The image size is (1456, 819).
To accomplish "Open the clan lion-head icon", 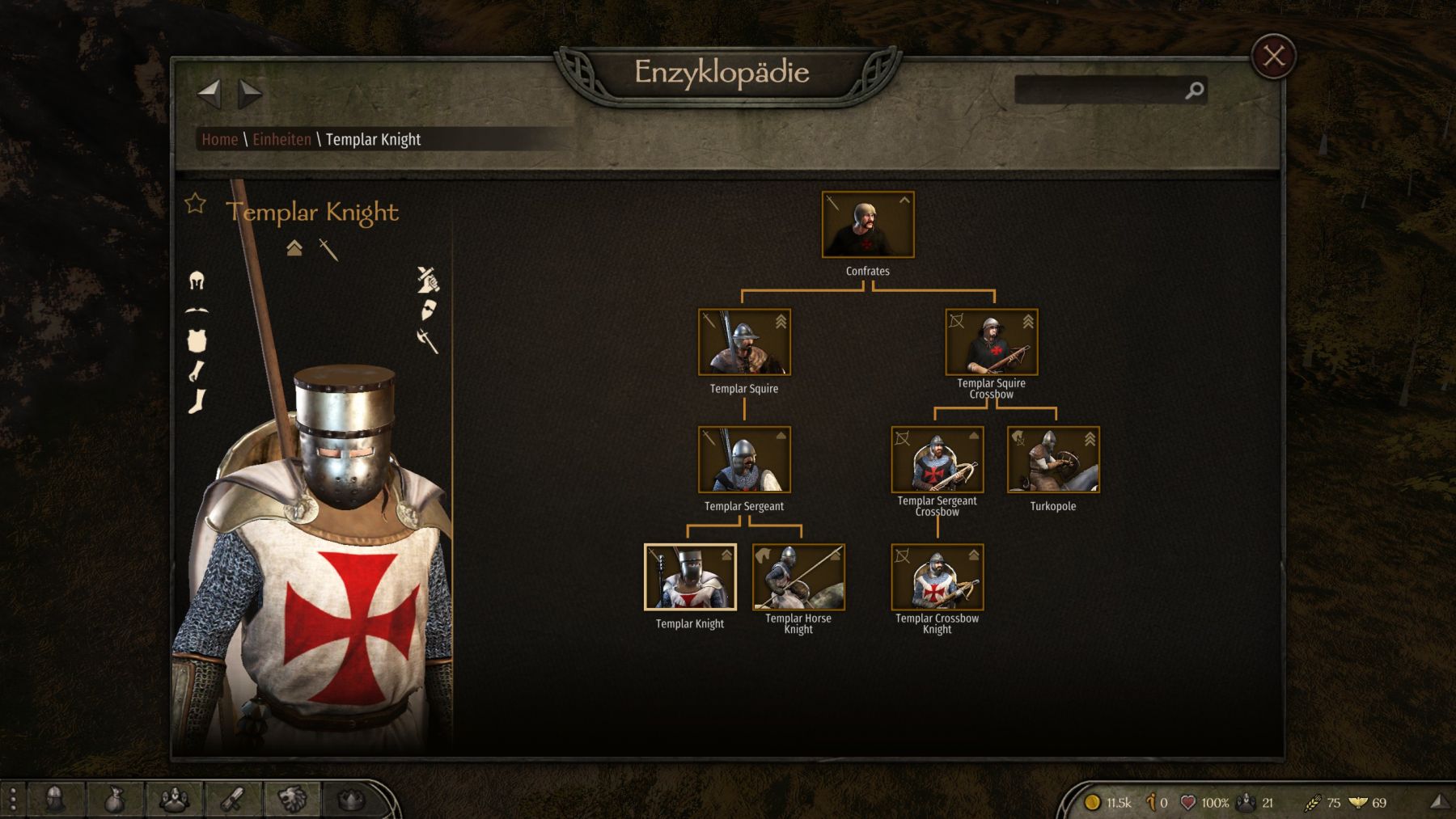I will 292,800.
